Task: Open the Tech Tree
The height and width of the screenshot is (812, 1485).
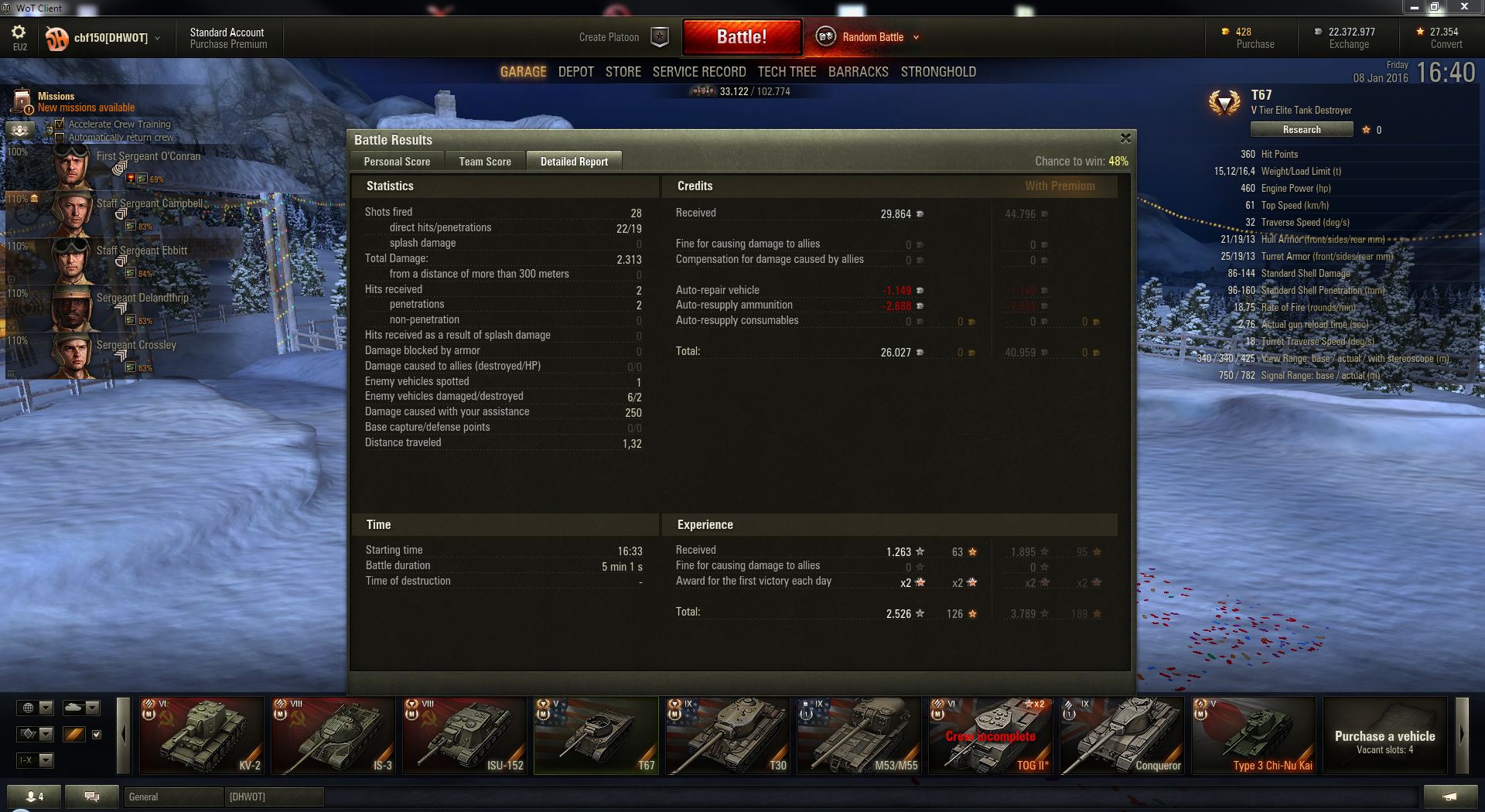Action: 787,72
